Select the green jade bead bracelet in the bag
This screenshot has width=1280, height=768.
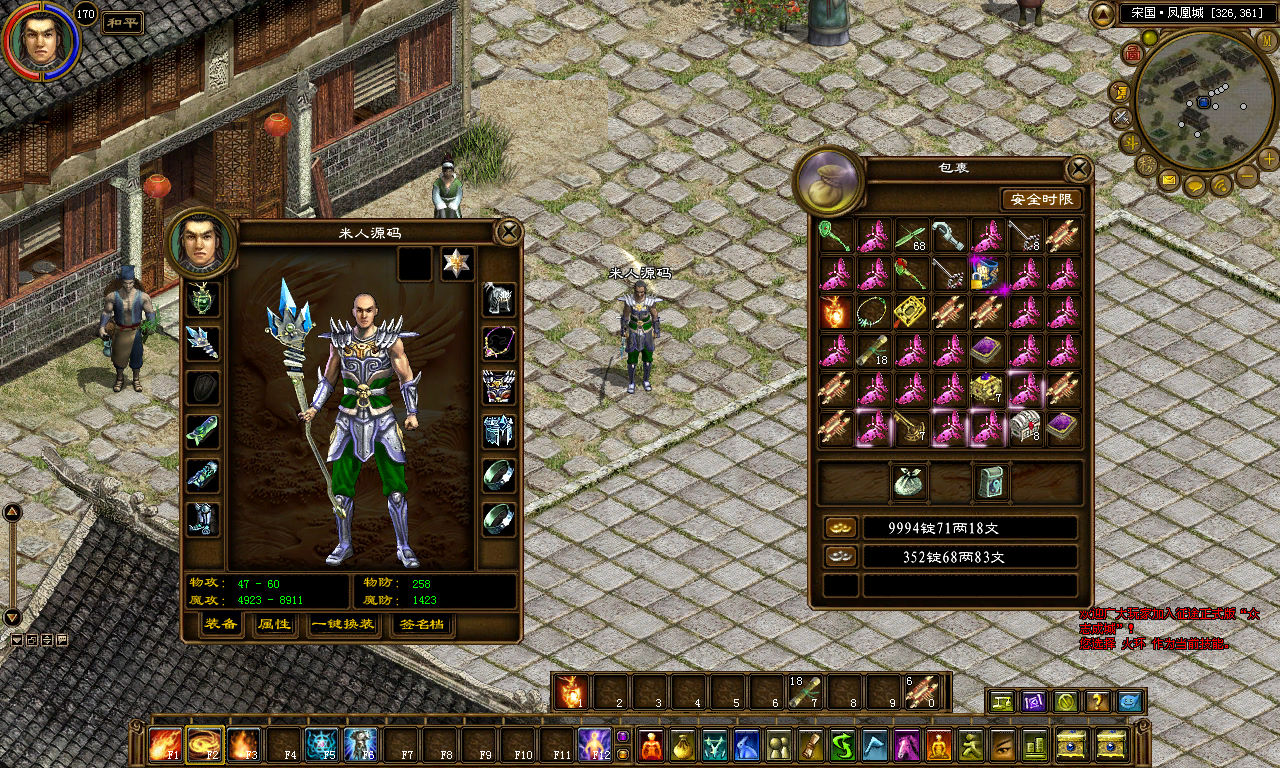(873, 312)
